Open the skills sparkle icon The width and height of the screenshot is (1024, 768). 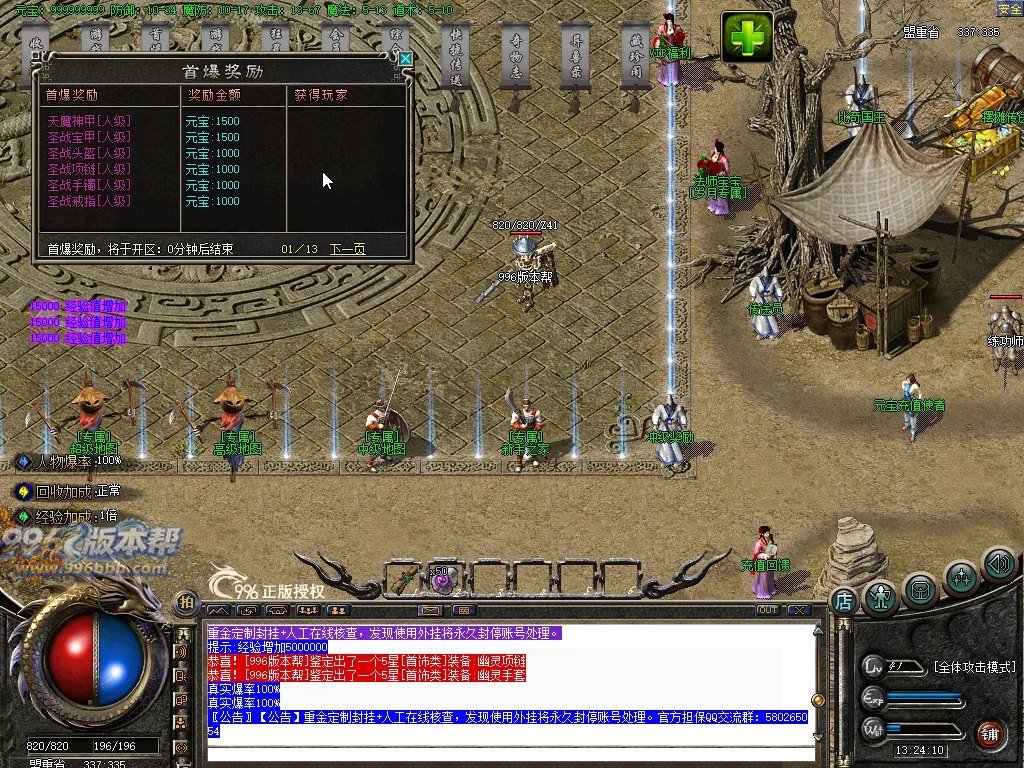(x=961, y=577)
